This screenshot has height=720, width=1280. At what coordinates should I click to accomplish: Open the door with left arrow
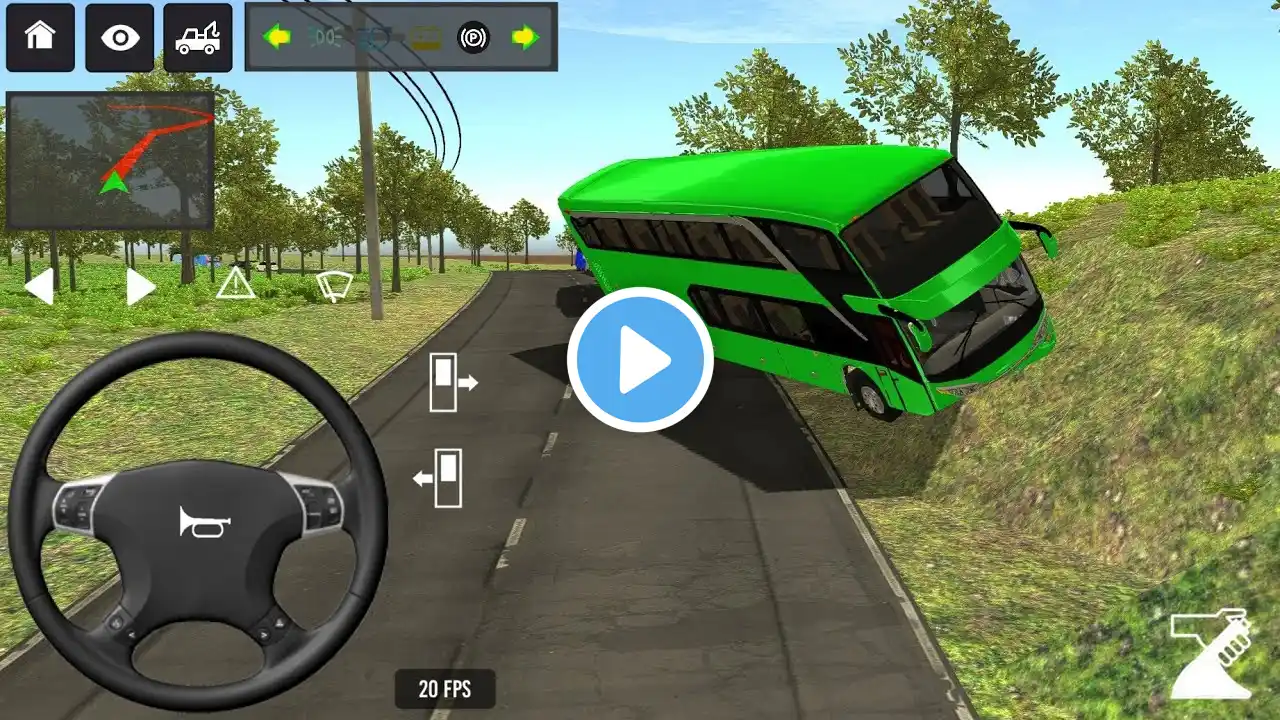[x=440, y=478]
